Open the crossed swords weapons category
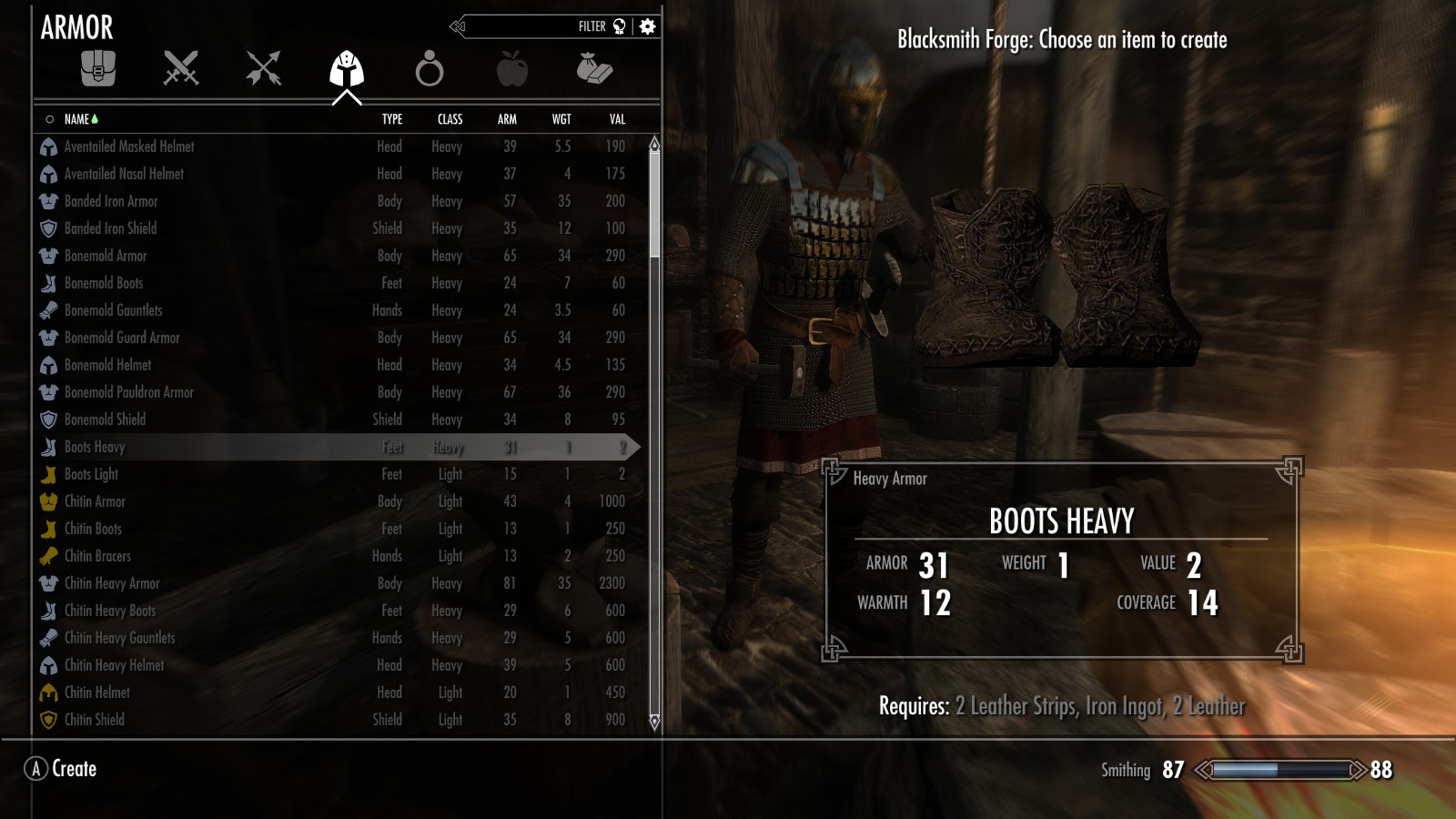The height and width of the screenshot is (819, 1456). coord(180,69)
